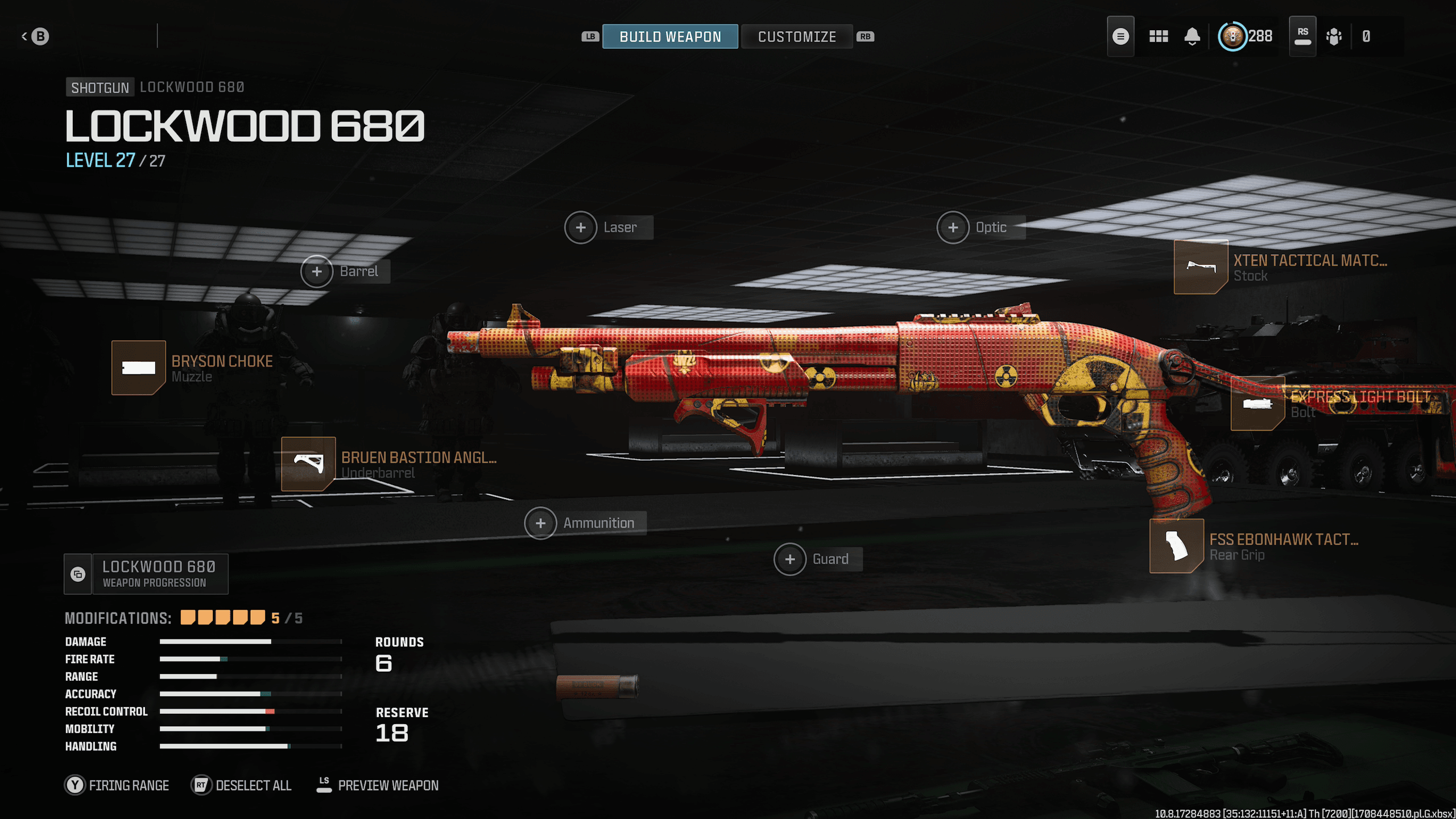Choose the Ammunition attachment slot
Screen dimensions: 1456x819
(x=540, y=523)
